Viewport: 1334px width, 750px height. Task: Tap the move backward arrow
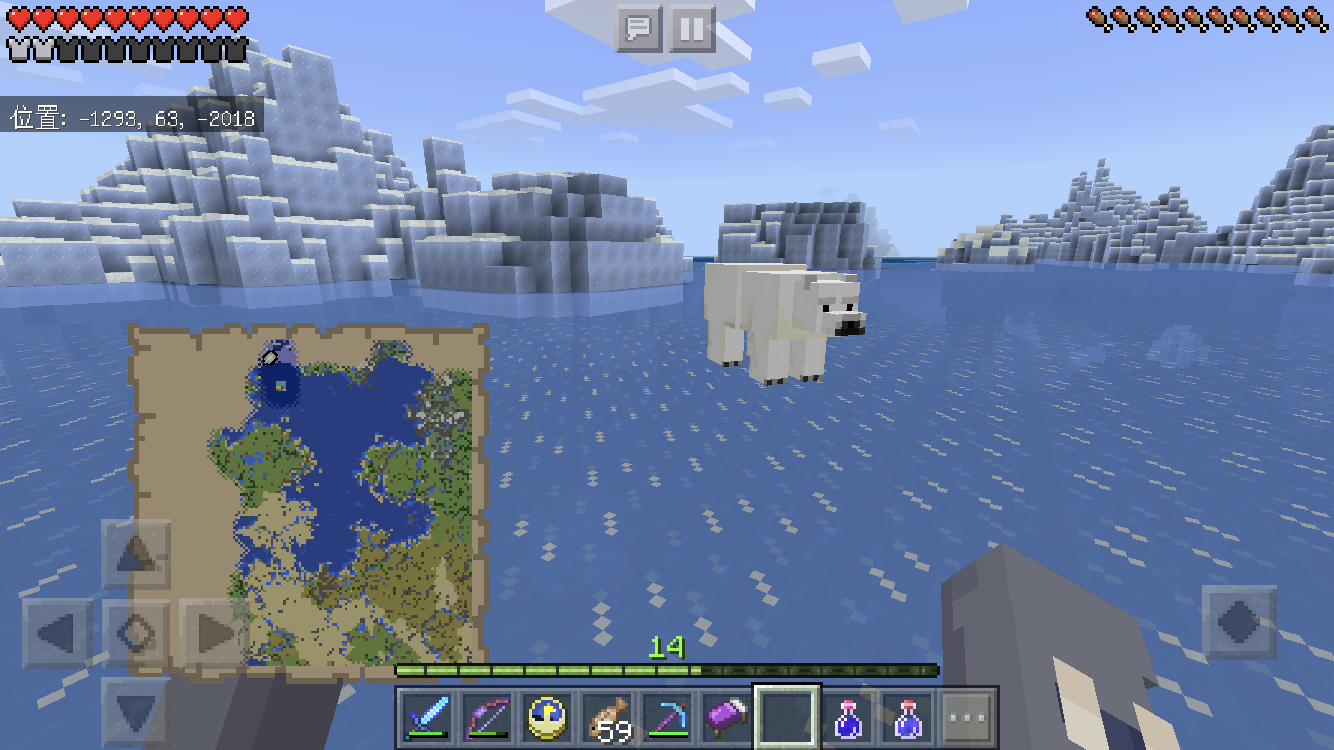[x=136, y=712]
